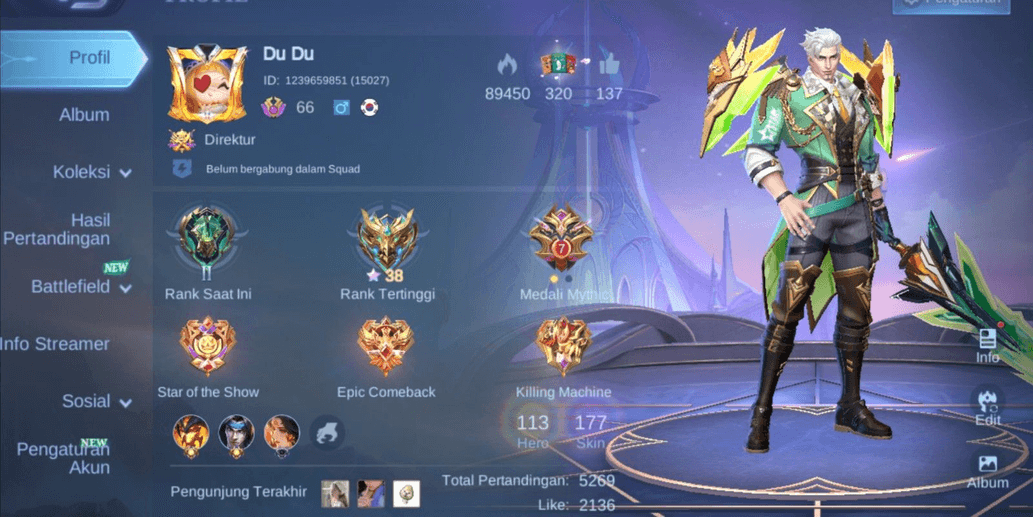Screen dimensions: 1033x517
Task: Select the Rank Saat Ini badge
Action: (x=208, y=240)
